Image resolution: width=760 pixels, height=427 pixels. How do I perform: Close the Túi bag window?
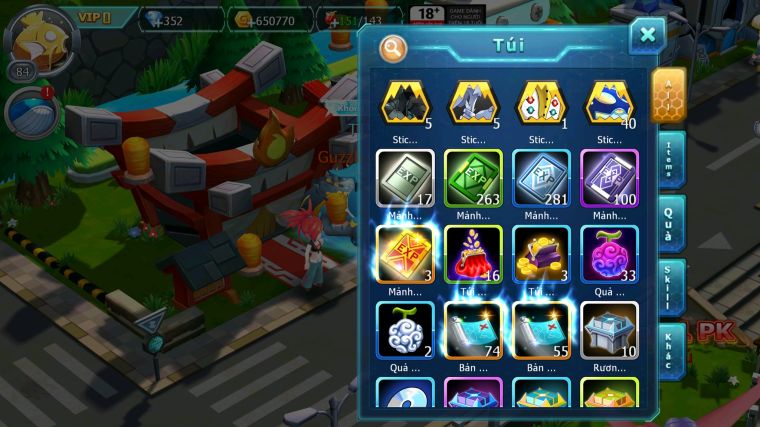(x=647, y=36)
